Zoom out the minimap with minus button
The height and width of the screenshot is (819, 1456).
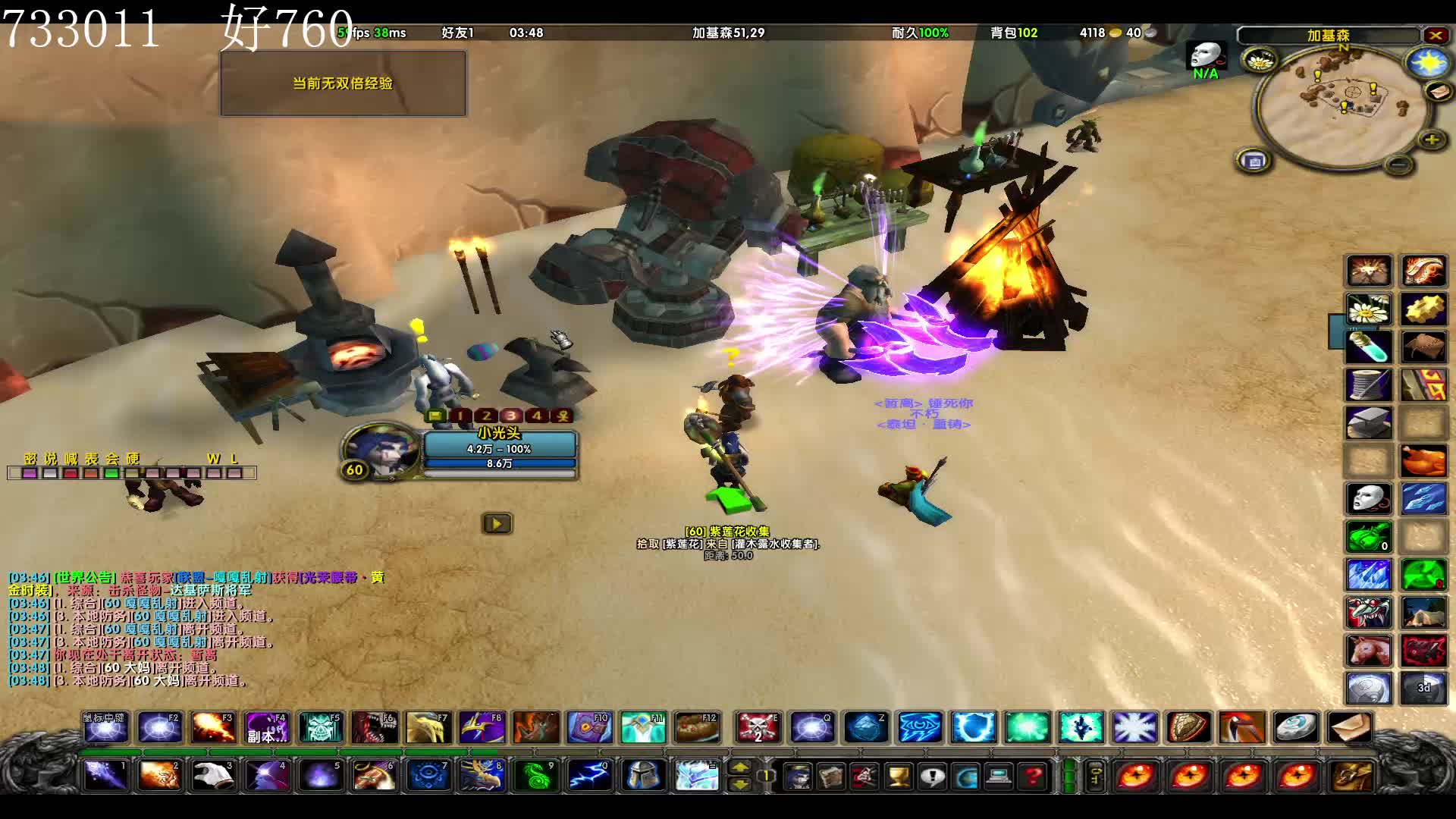tap(1399, 165)
